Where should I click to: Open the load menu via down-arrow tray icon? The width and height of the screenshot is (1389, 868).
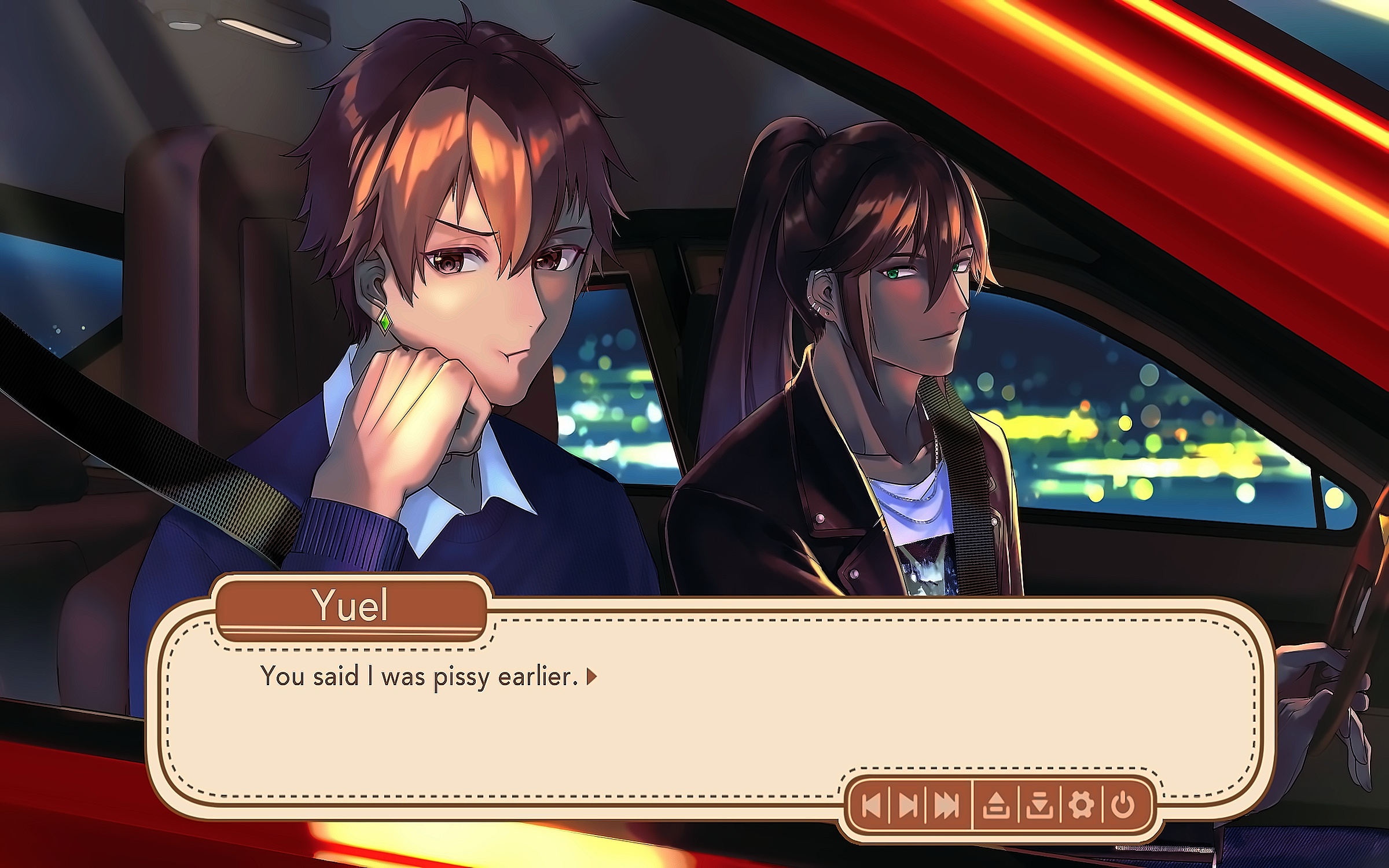1039,805
